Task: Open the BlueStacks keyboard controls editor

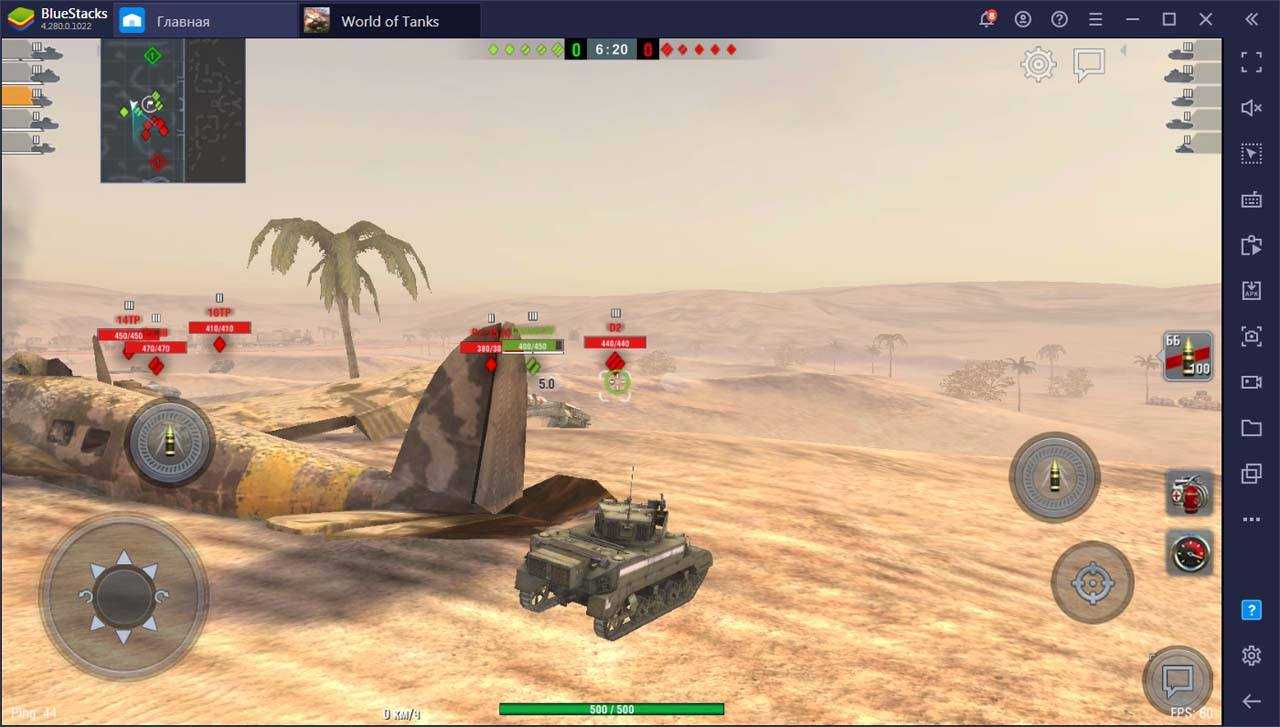Action: (x=1251, y=200)
